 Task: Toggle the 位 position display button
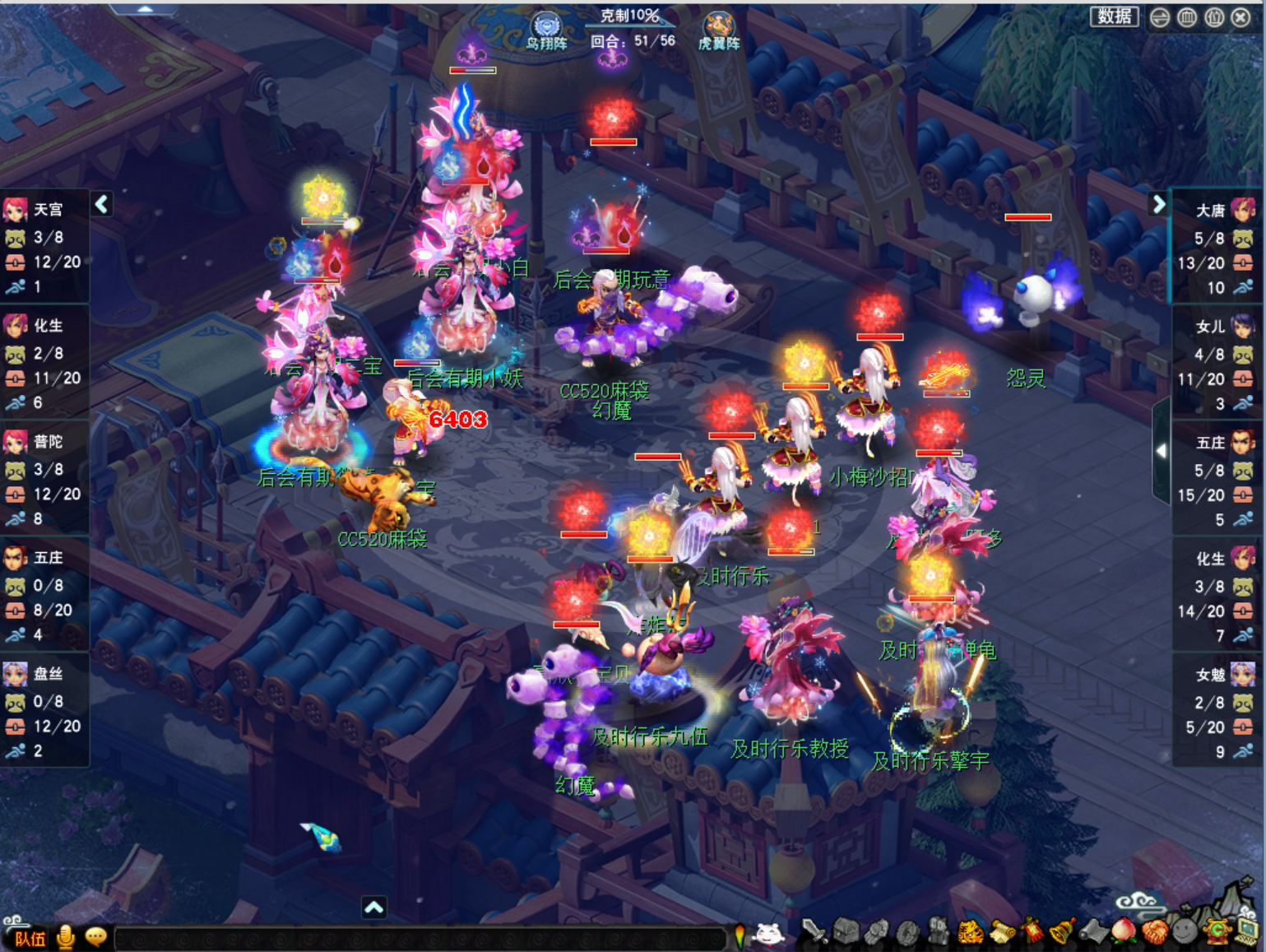point(1214,17)
